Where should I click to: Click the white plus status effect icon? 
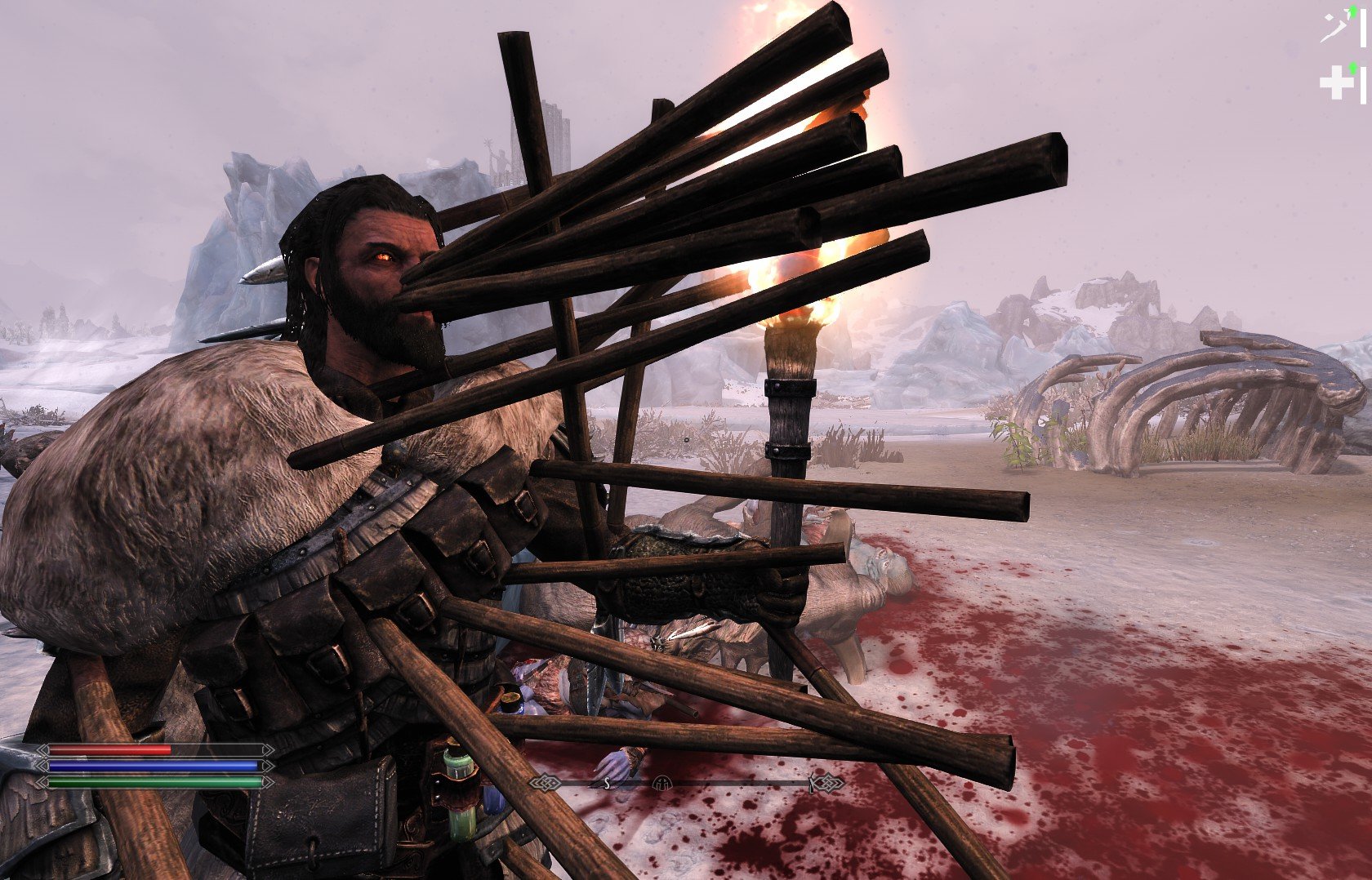[x=1337, y=83]
